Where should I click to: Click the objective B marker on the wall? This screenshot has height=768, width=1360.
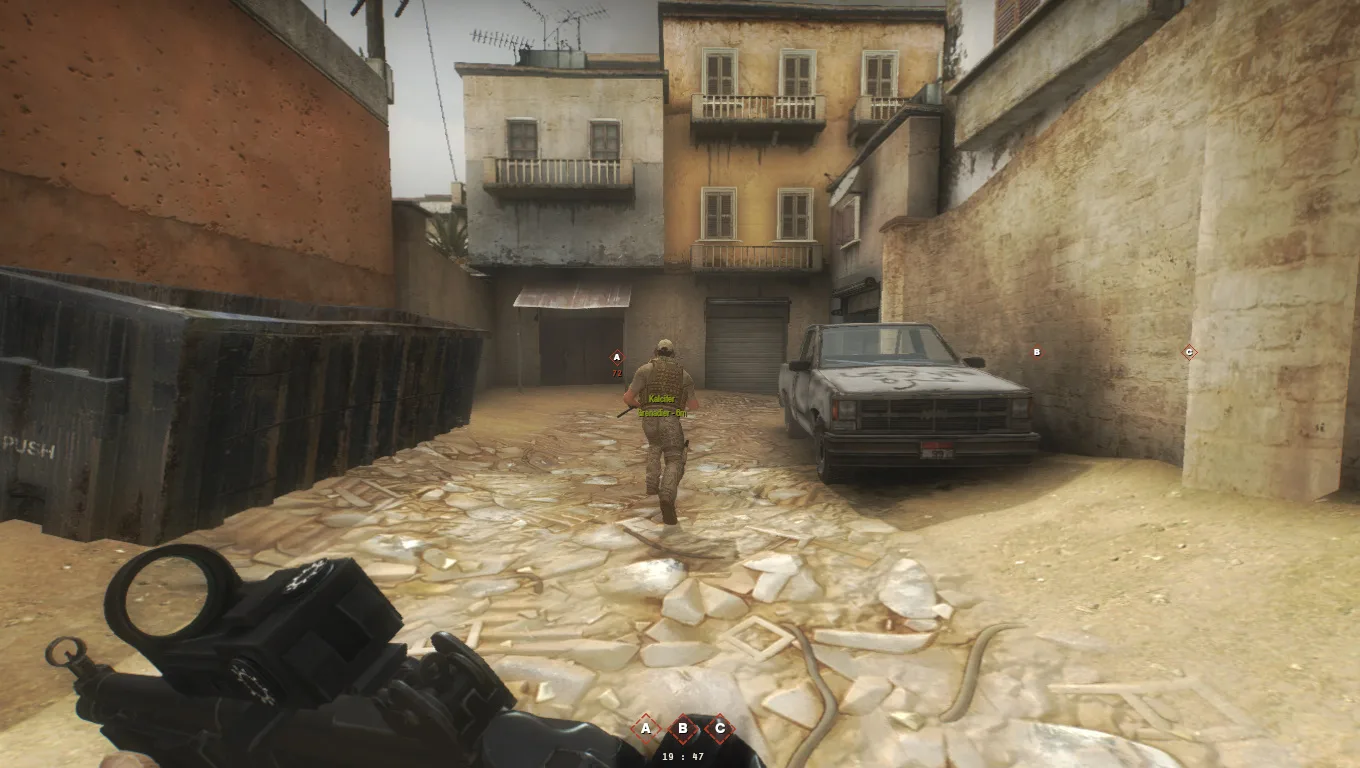point(1036,352)
